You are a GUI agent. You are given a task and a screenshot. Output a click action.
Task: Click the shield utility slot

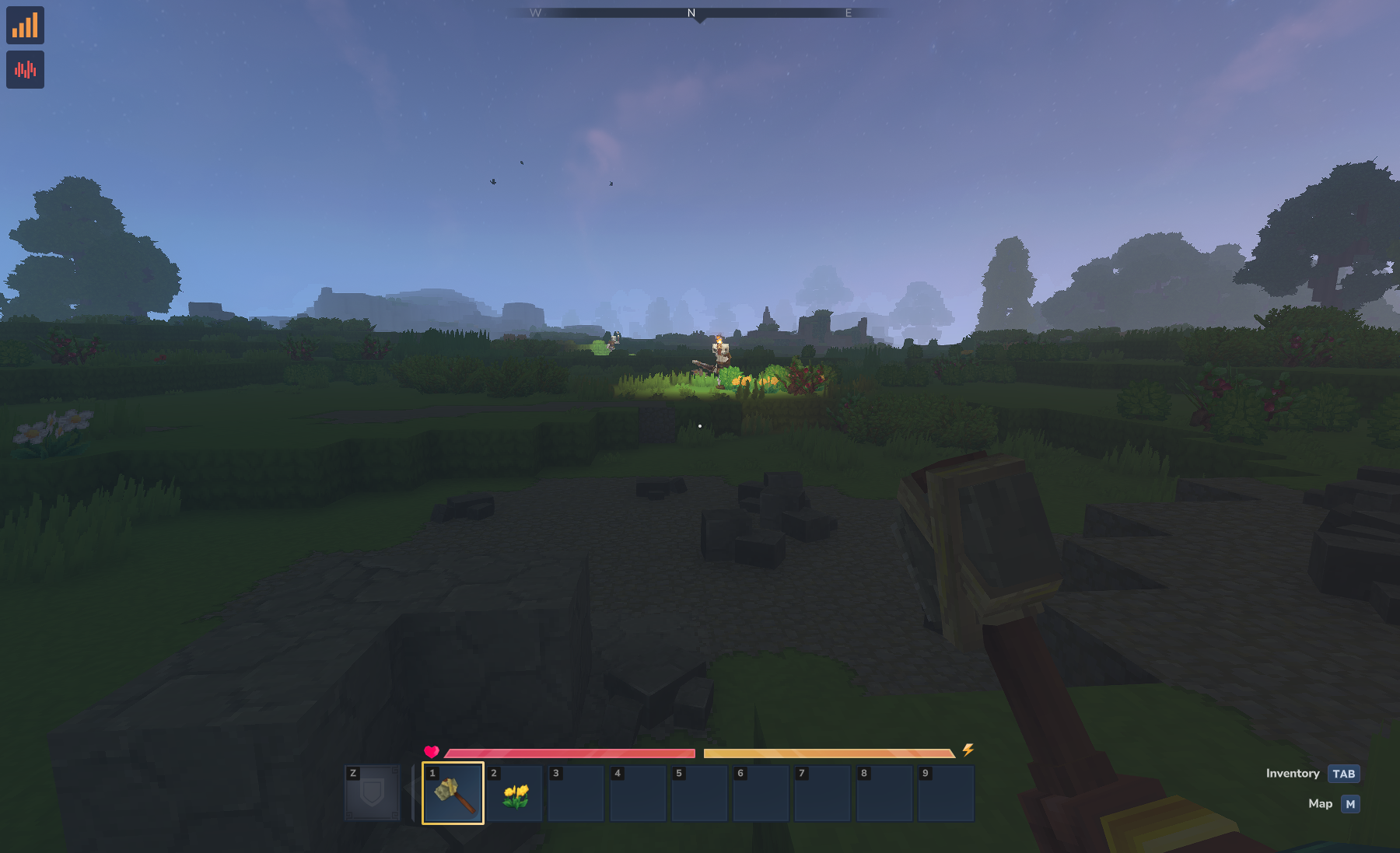click(x=372, y=793)
